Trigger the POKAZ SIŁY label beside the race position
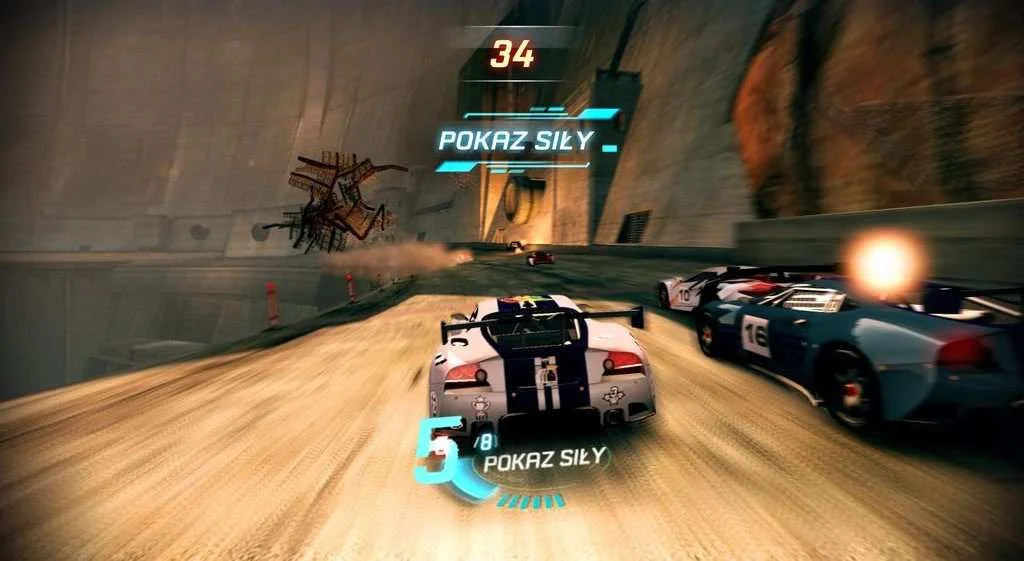This screenshot has width=1024, height=561. pos(545,459)
